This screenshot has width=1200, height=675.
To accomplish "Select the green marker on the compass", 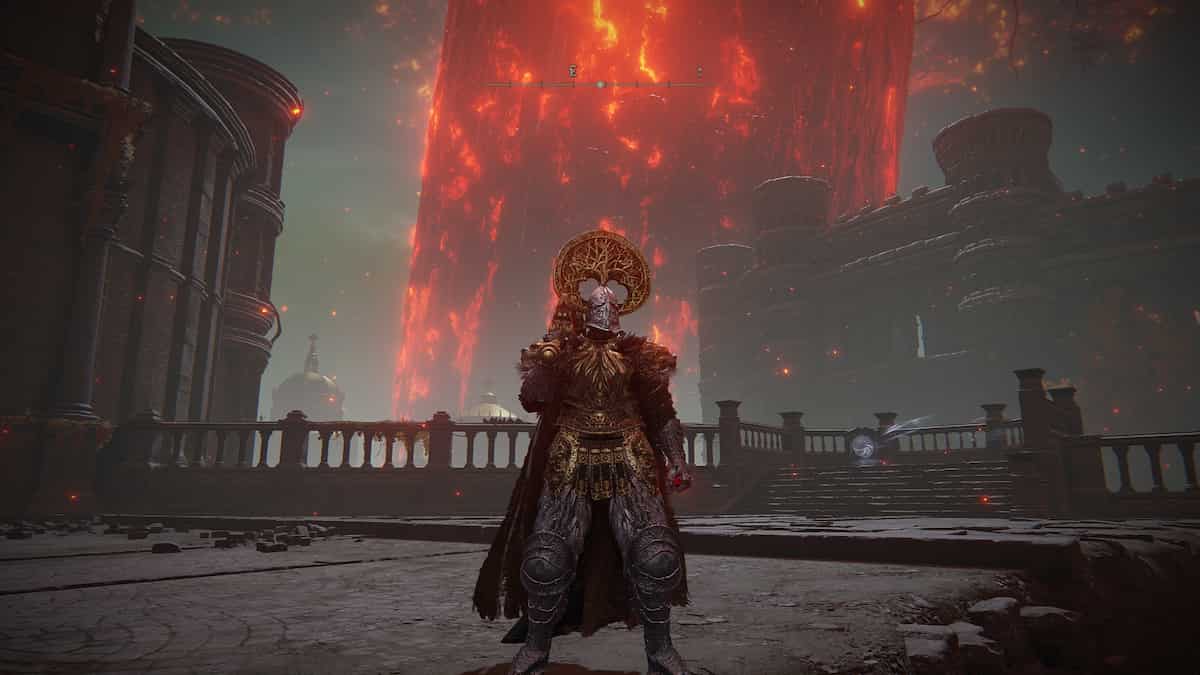I will tap(600, 85).
